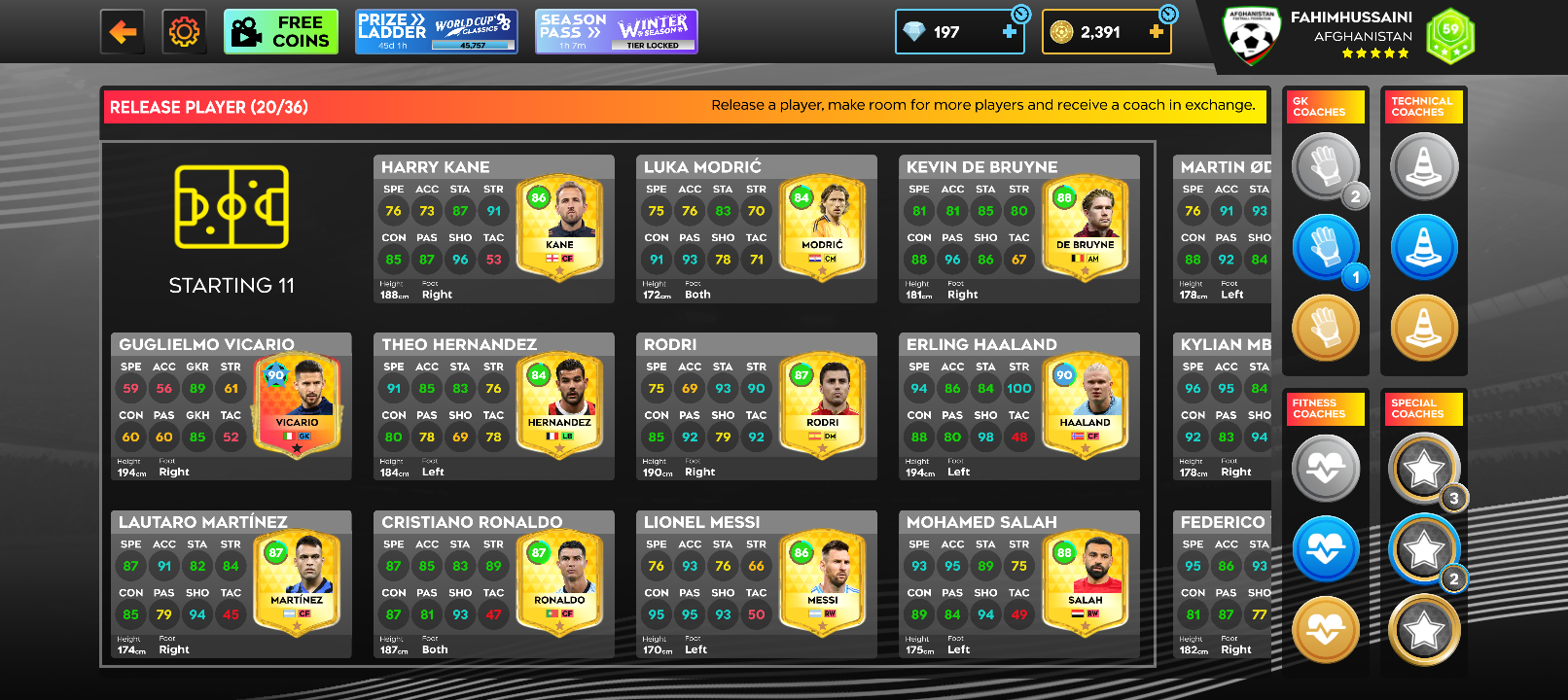Select the Harry Kane player card
Viewport: 1568px width, 700px height.
[494, 229]
